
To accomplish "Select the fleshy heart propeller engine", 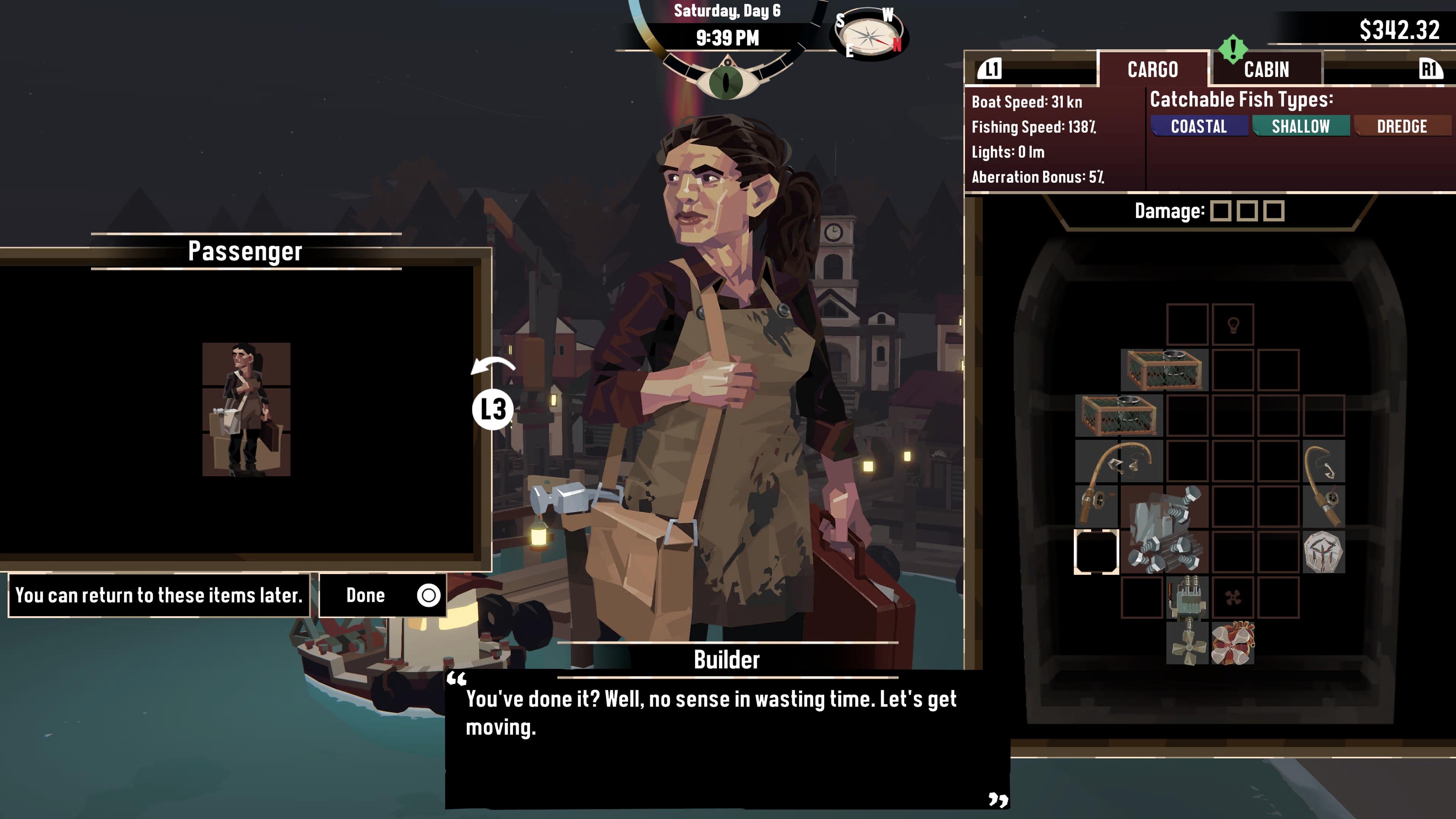I will 1233,643.
